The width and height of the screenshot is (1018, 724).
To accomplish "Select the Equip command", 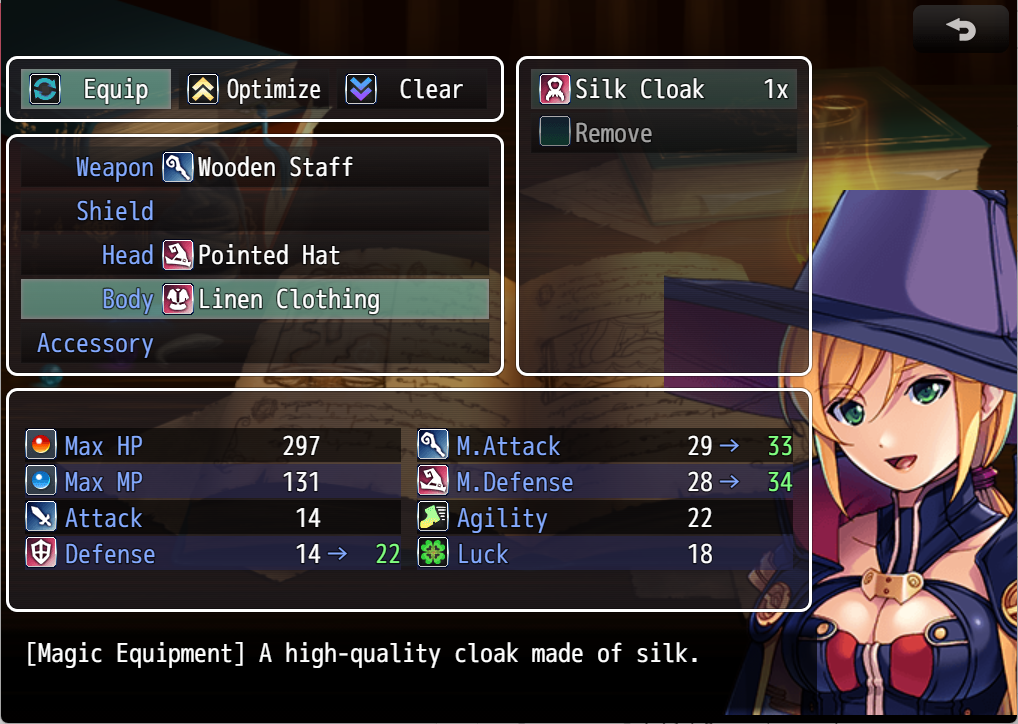I will pyautogui.click(x=96, y=90).
